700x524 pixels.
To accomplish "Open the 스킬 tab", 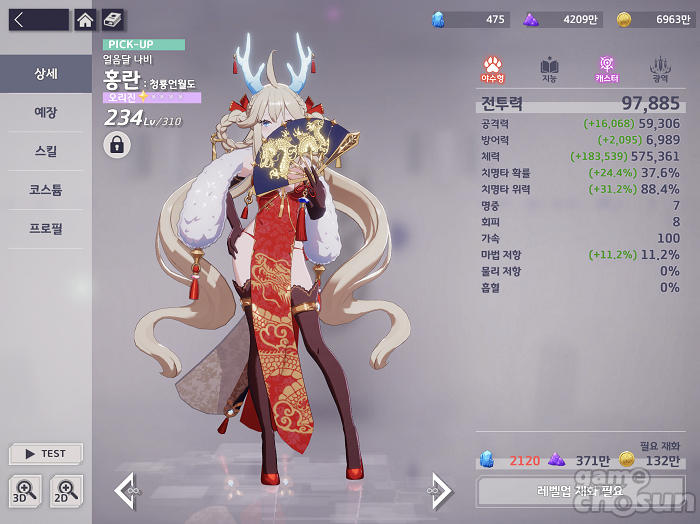I will coord(46,152).
